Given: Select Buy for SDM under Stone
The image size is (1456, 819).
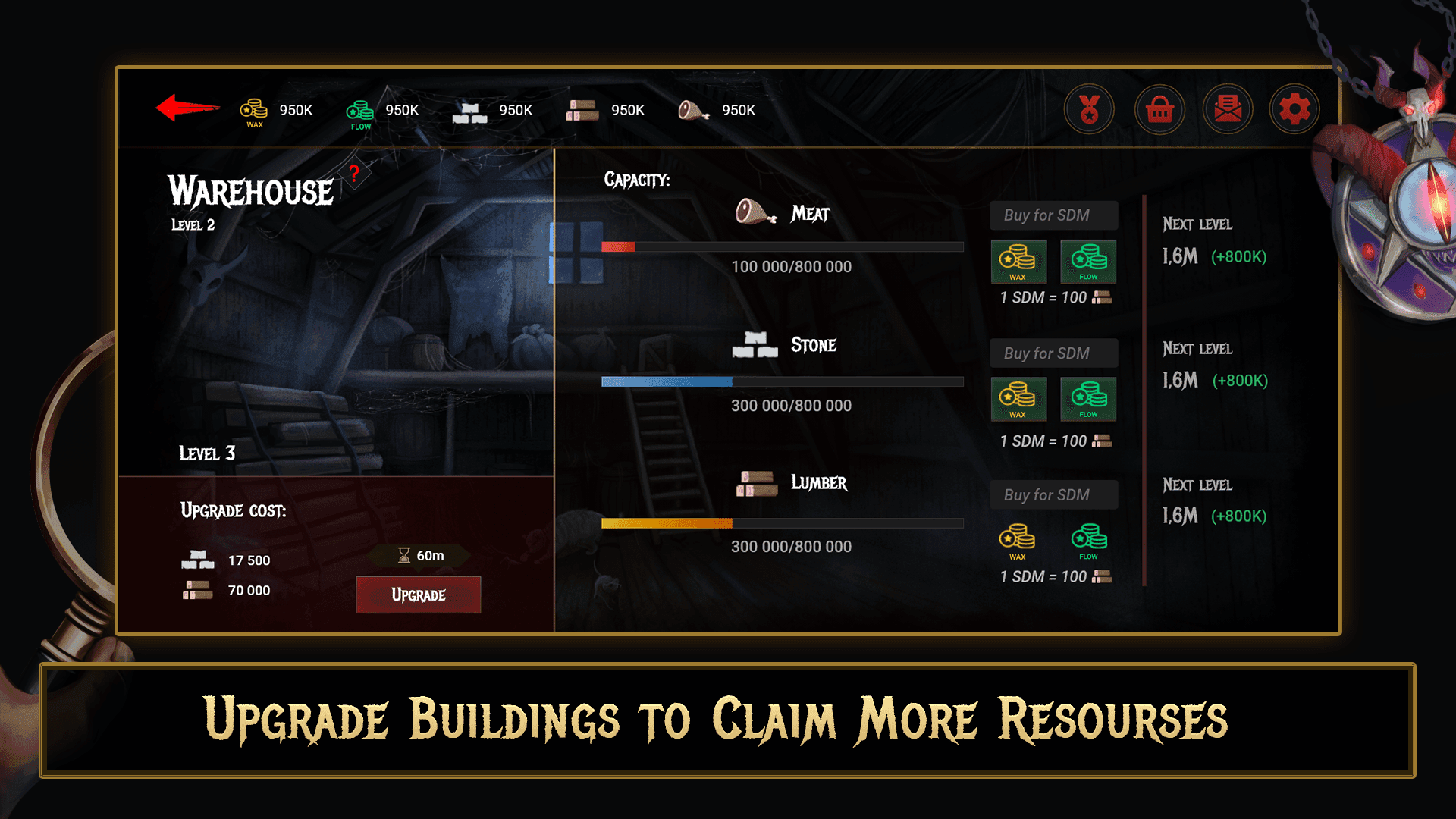Looking at the screenshot, I should [x=1053, y=353].
